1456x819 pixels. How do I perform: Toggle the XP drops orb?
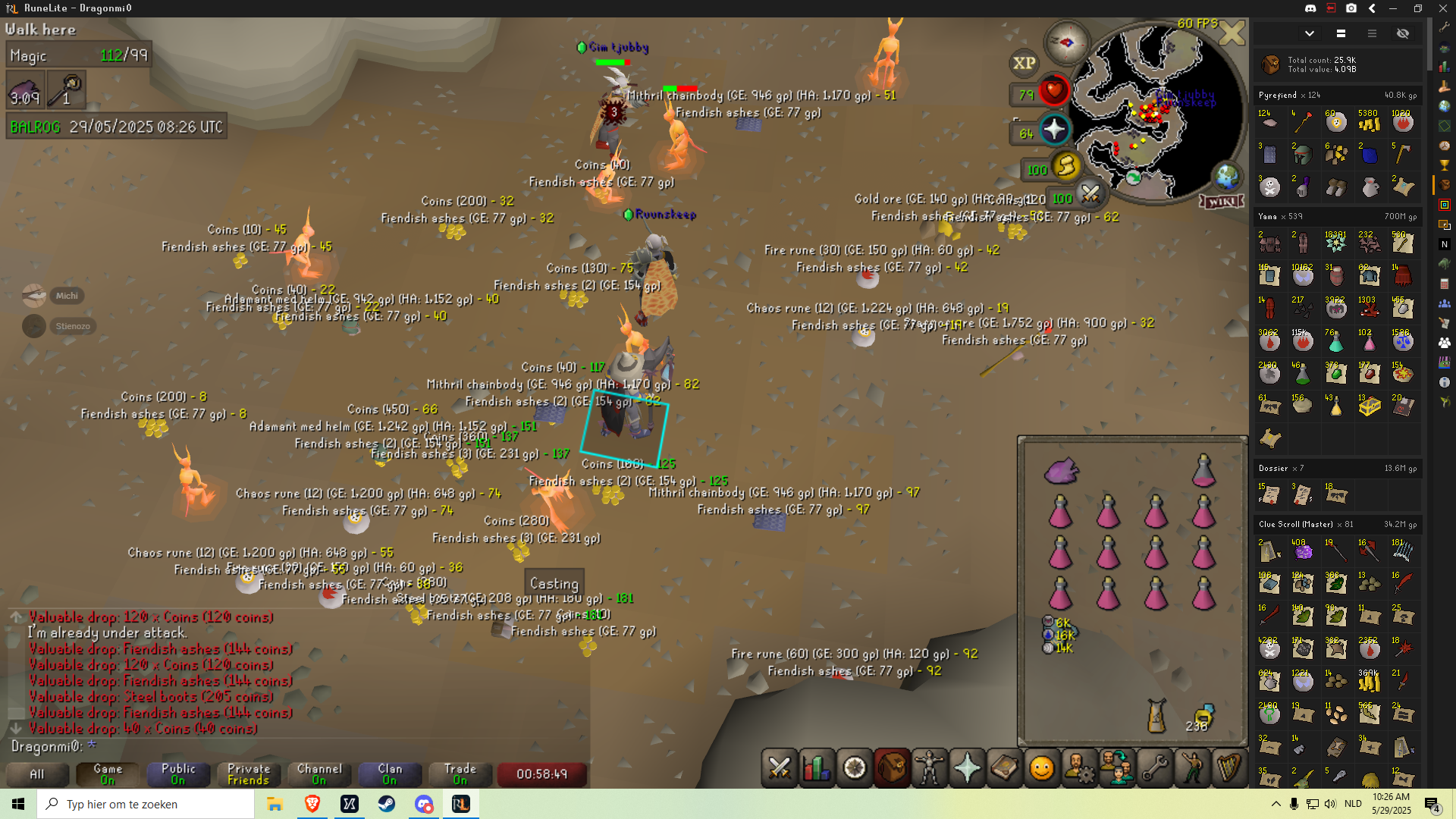1024,63
